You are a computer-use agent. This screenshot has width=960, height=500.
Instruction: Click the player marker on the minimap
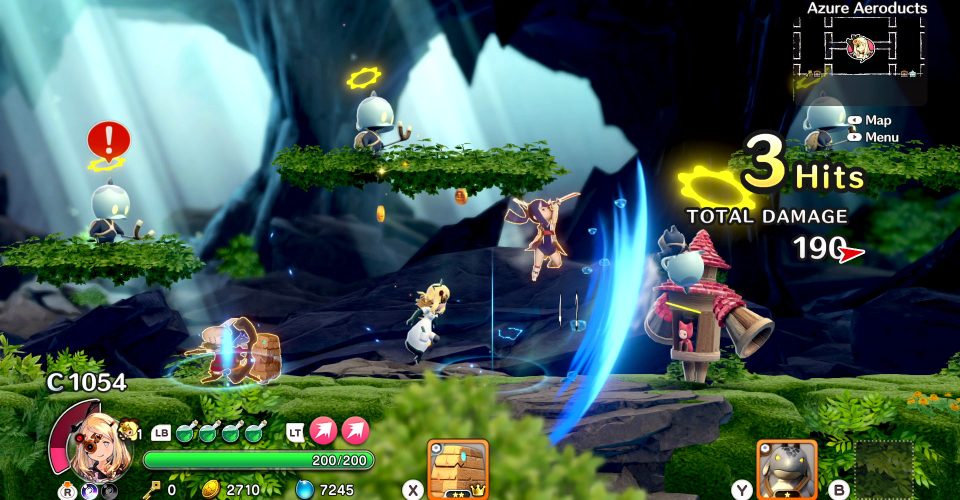coord(861,46)
